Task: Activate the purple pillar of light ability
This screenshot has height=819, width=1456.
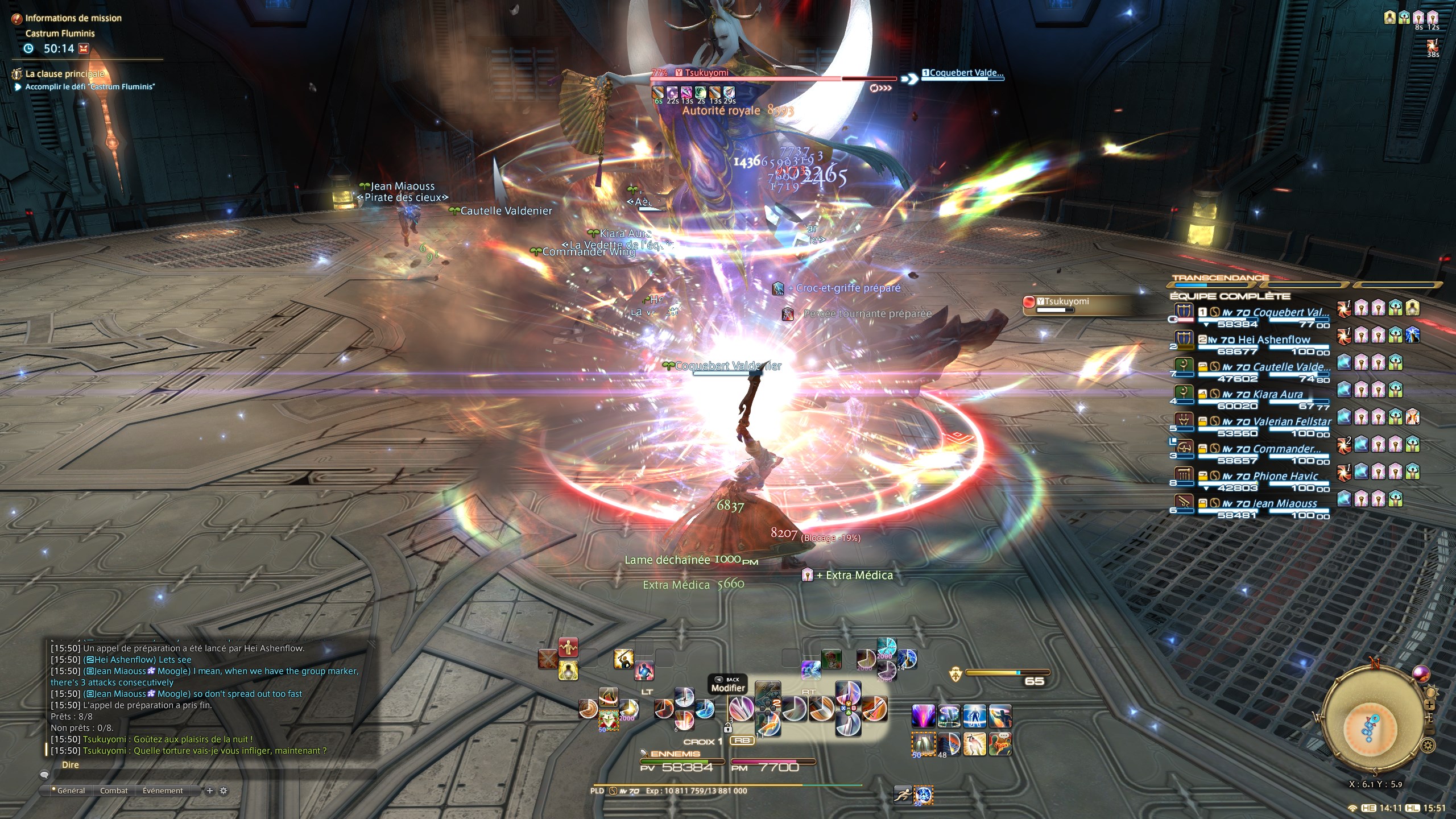Action: point(923,715)
